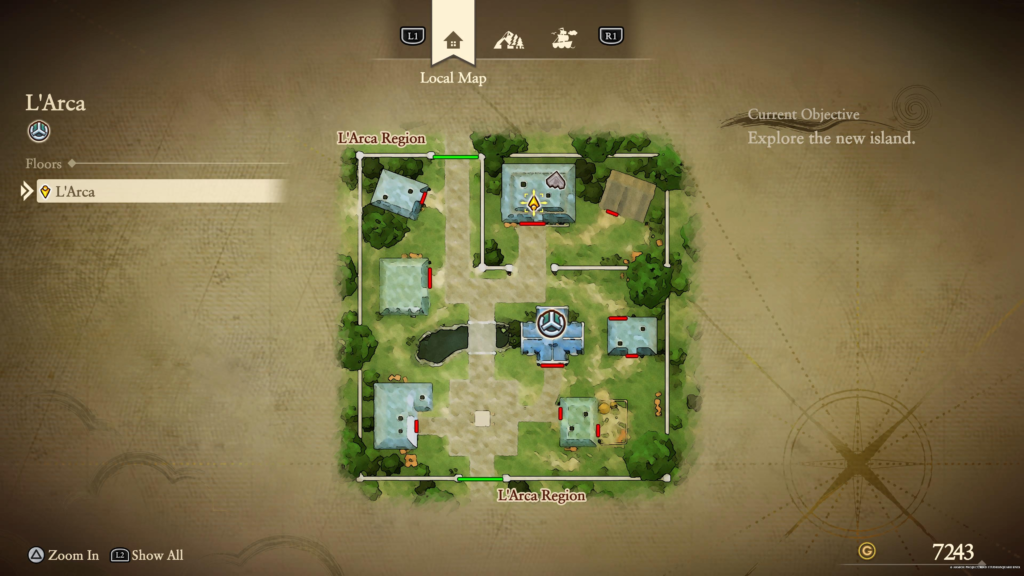Select the southern L'Arca Region exit label

point(541,495)
